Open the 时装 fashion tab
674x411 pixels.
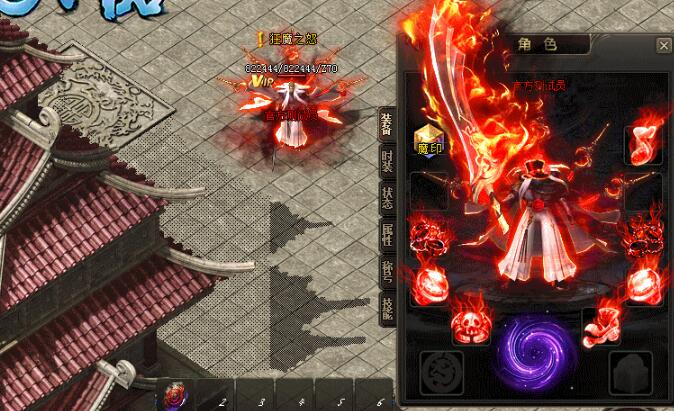(x=386, y=162)
